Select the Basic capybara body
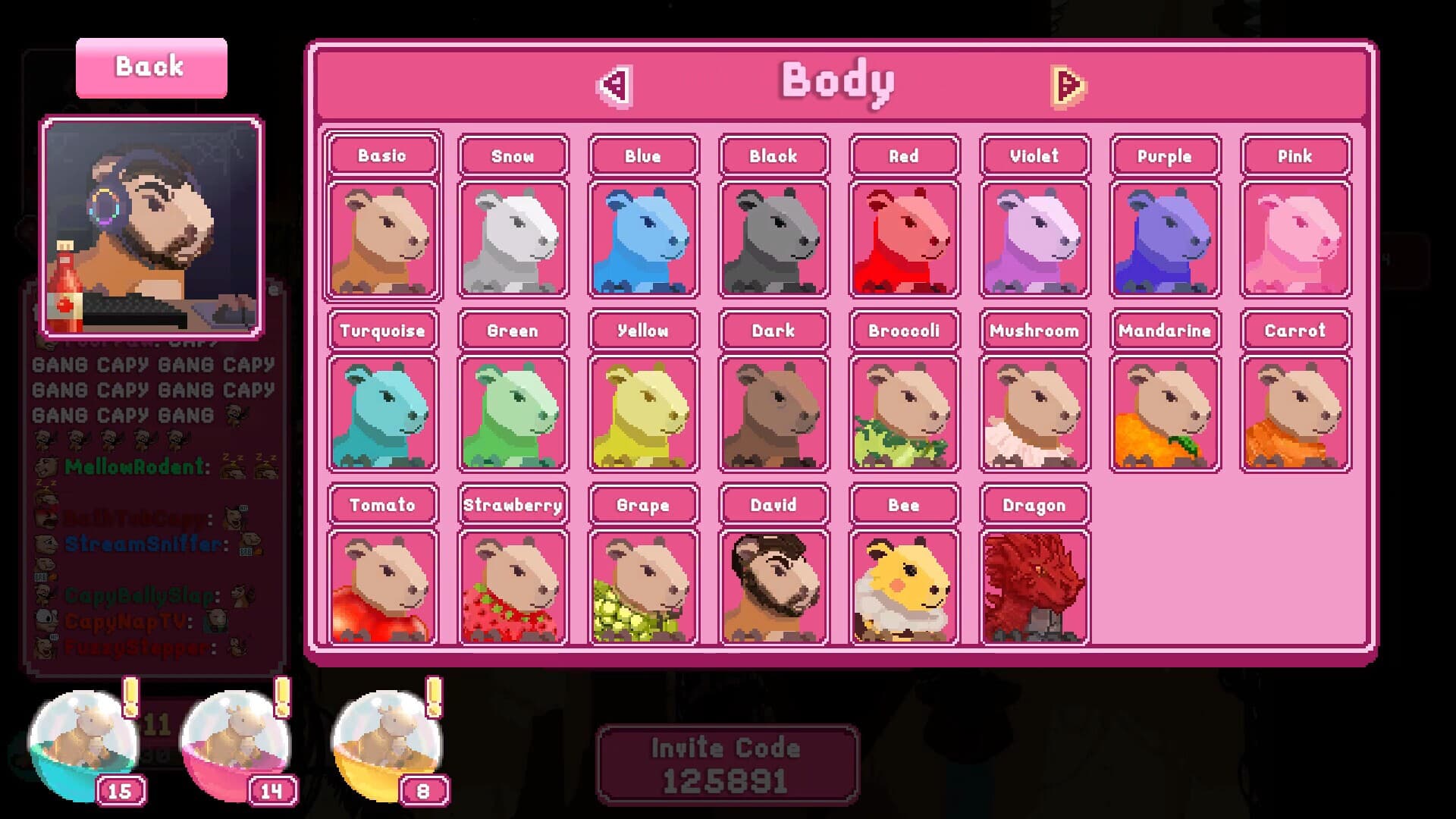The height and width of the screenshot is (819, 1456). point(383,239)
